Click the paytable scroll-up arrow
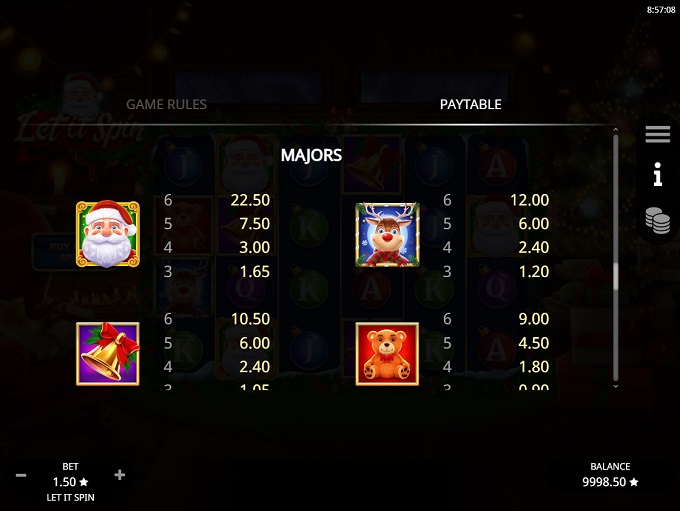This screenshot has height=511, width=680. (615, 130)
